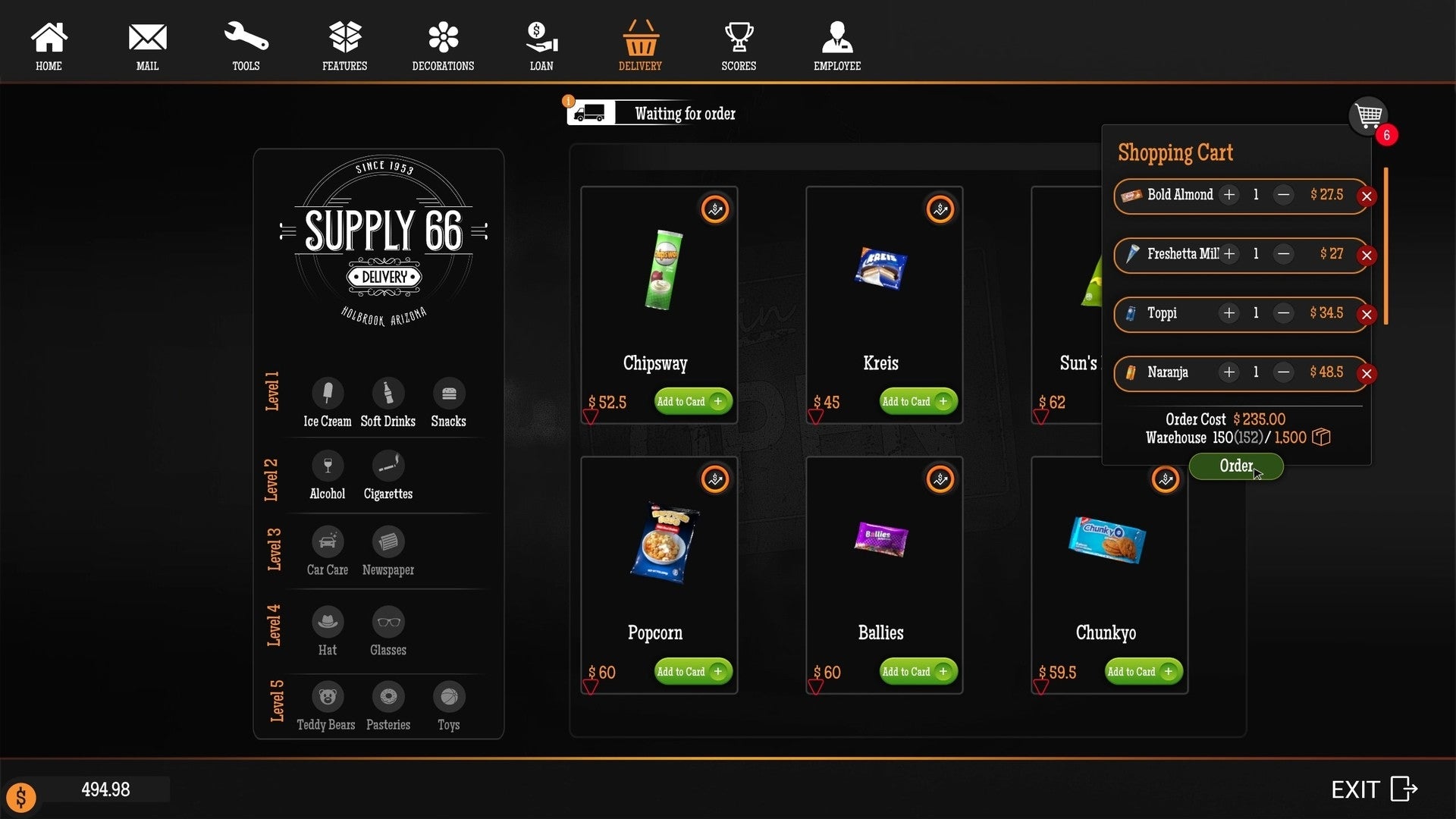1456x819 pixels.
Task: Toggle the price trend icon on Kreis card
Action: click(x=940, y=209)
